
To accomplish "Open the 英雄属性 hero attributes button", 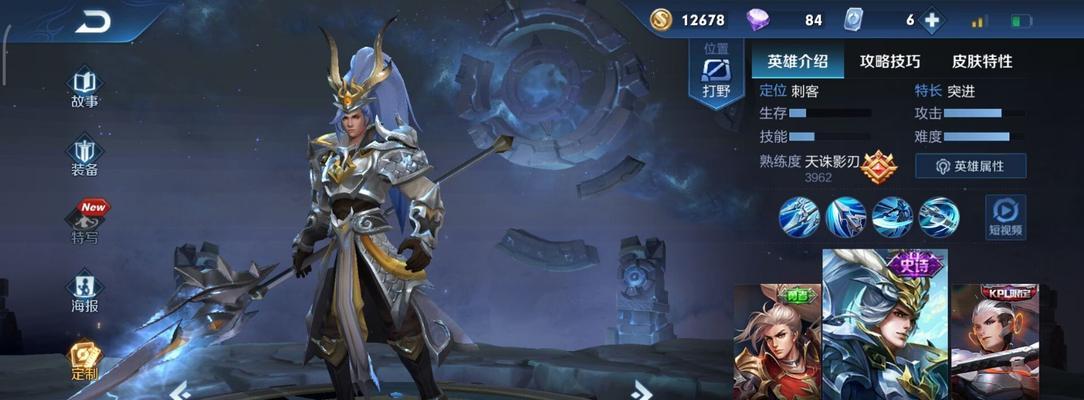I will (970, 166).
